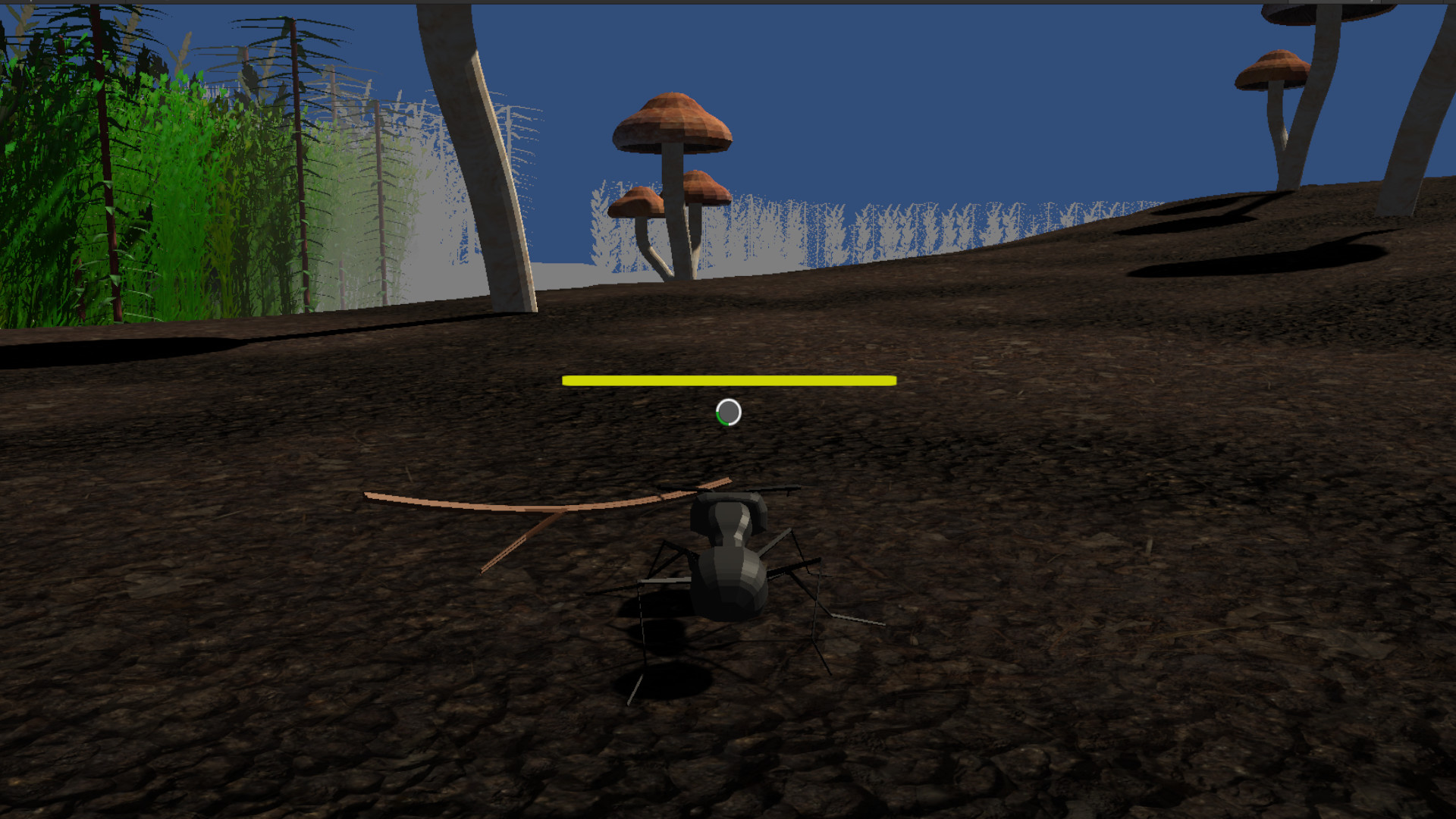Click the yellow health bar
Image resolution: width=1456 pixels, height=819 pixels.
[728, 379]
